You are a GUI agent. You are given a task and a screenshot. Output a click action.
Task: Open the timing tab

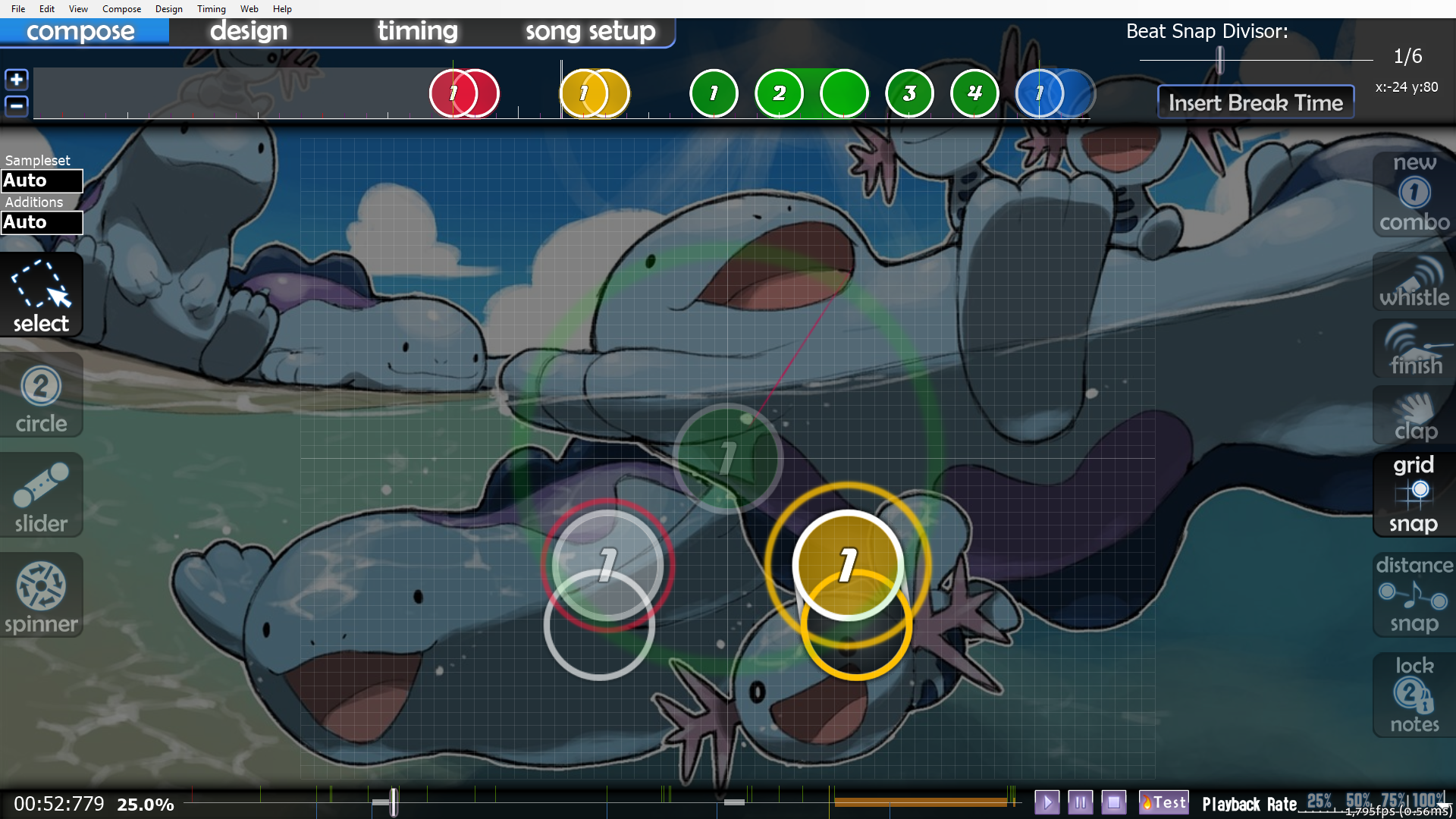point(417,31)
